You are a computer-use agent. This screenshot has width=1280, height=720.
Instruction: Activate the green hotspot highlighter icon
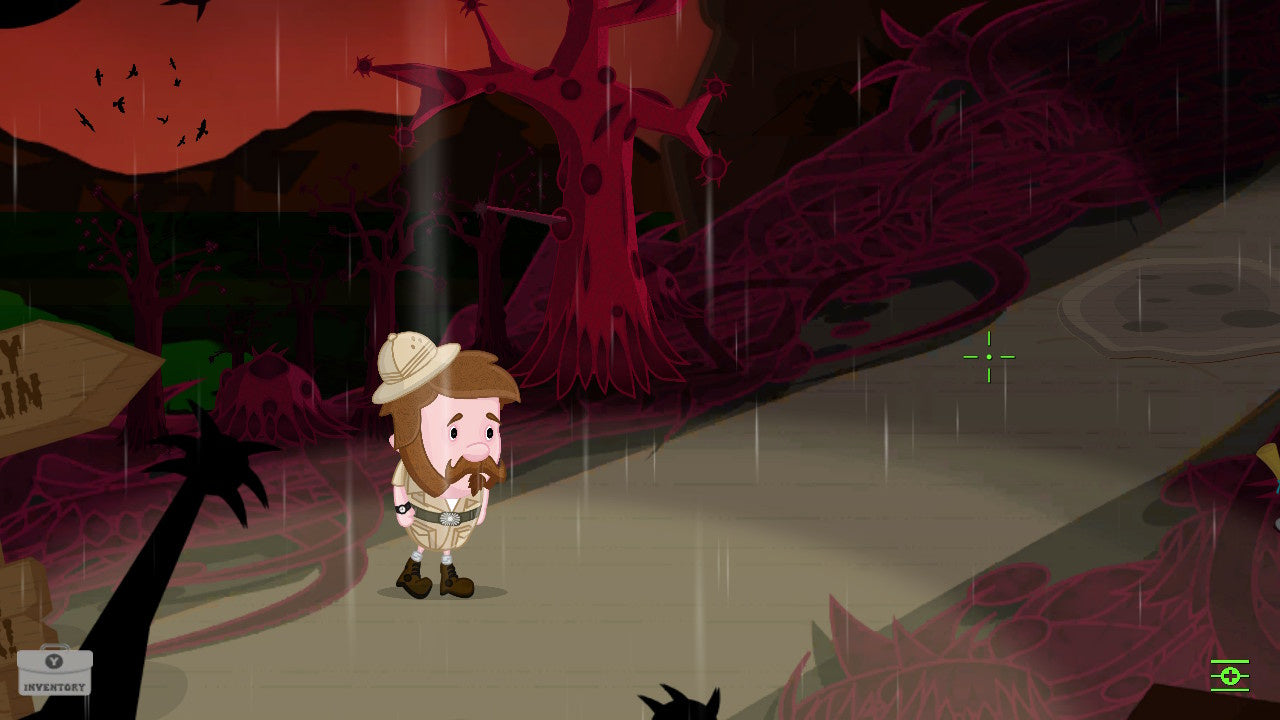pyautogui.click(x=1228, y=676)
